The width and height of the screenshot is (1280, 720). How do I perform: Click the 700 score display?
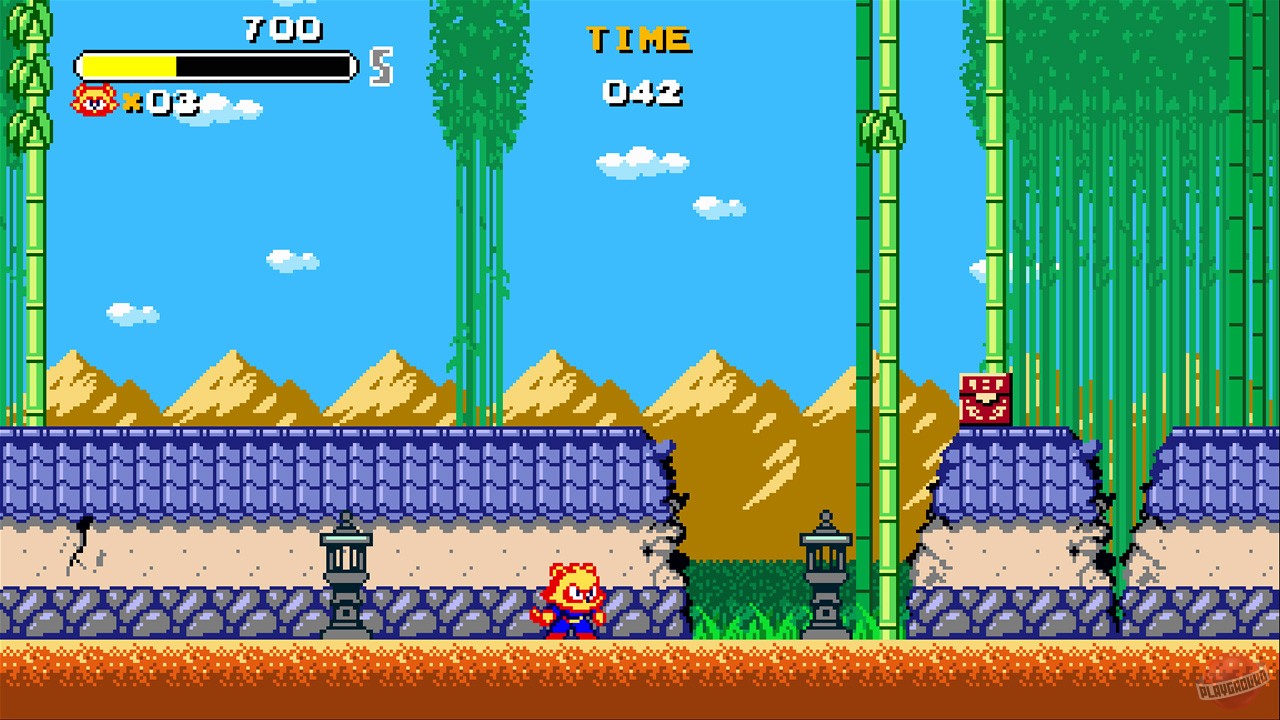coord(283,30)
